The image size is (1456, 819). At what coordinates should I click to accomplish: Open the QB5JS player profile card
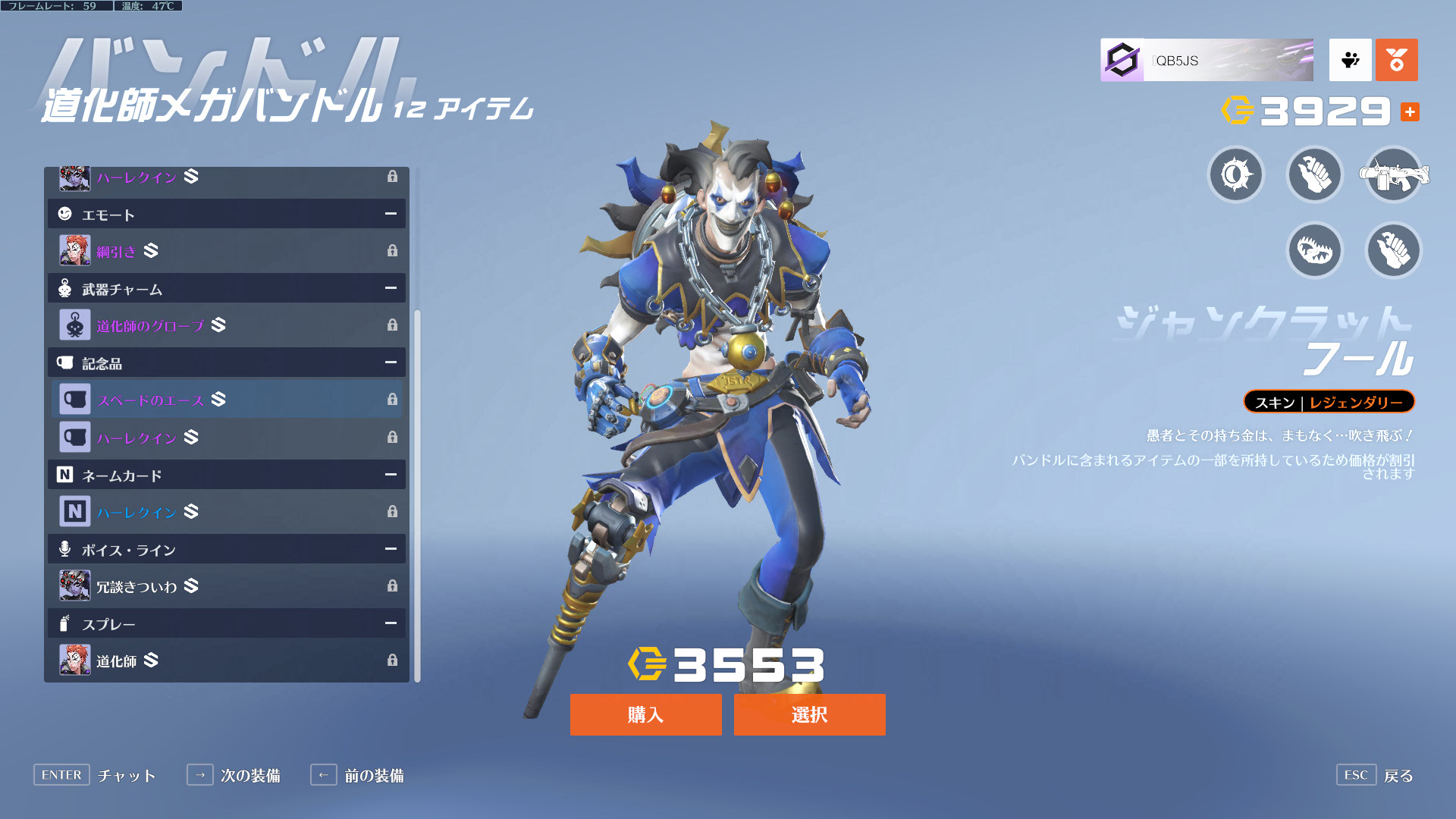tap(1207, 60)
